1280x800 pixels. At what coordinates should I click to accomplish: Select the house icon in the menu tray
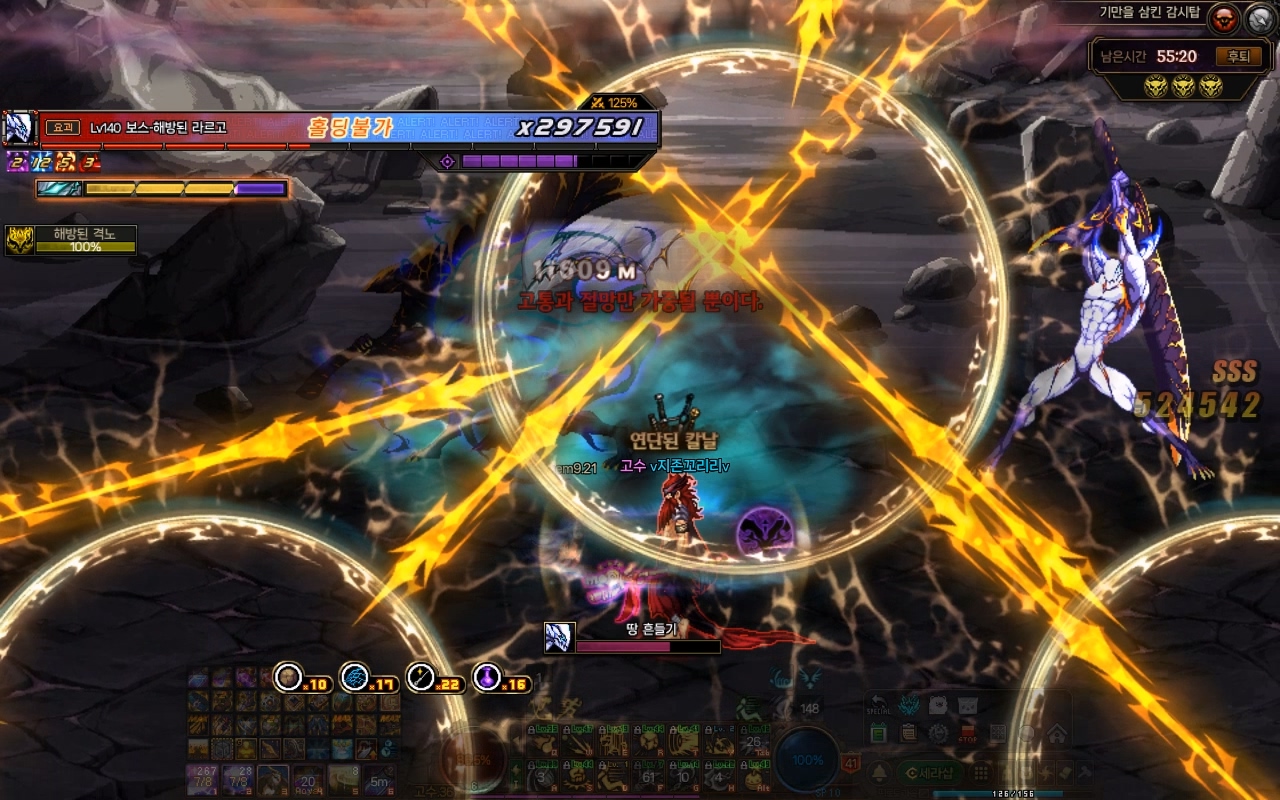point(1057,733)
